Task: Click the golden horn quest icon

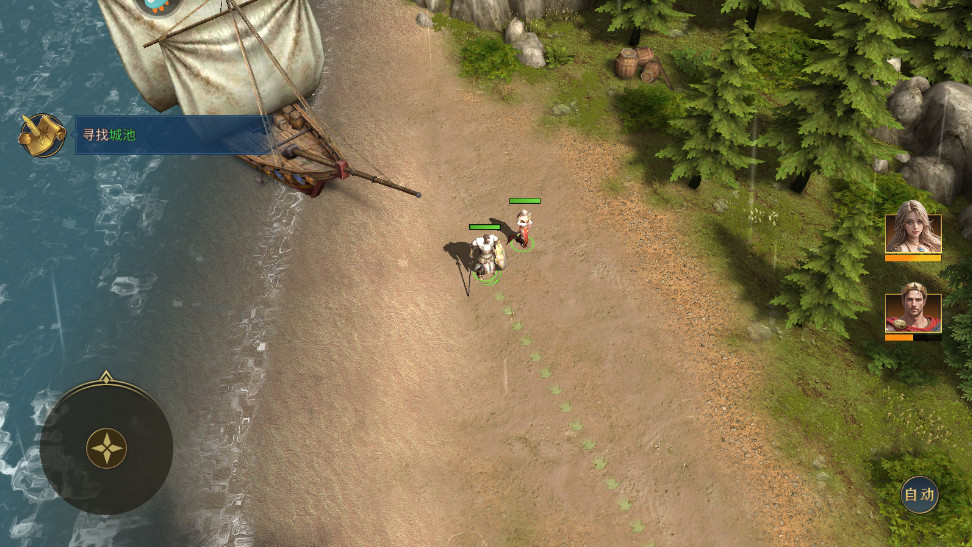Action: pyautogui.click(x=42, y=134)
